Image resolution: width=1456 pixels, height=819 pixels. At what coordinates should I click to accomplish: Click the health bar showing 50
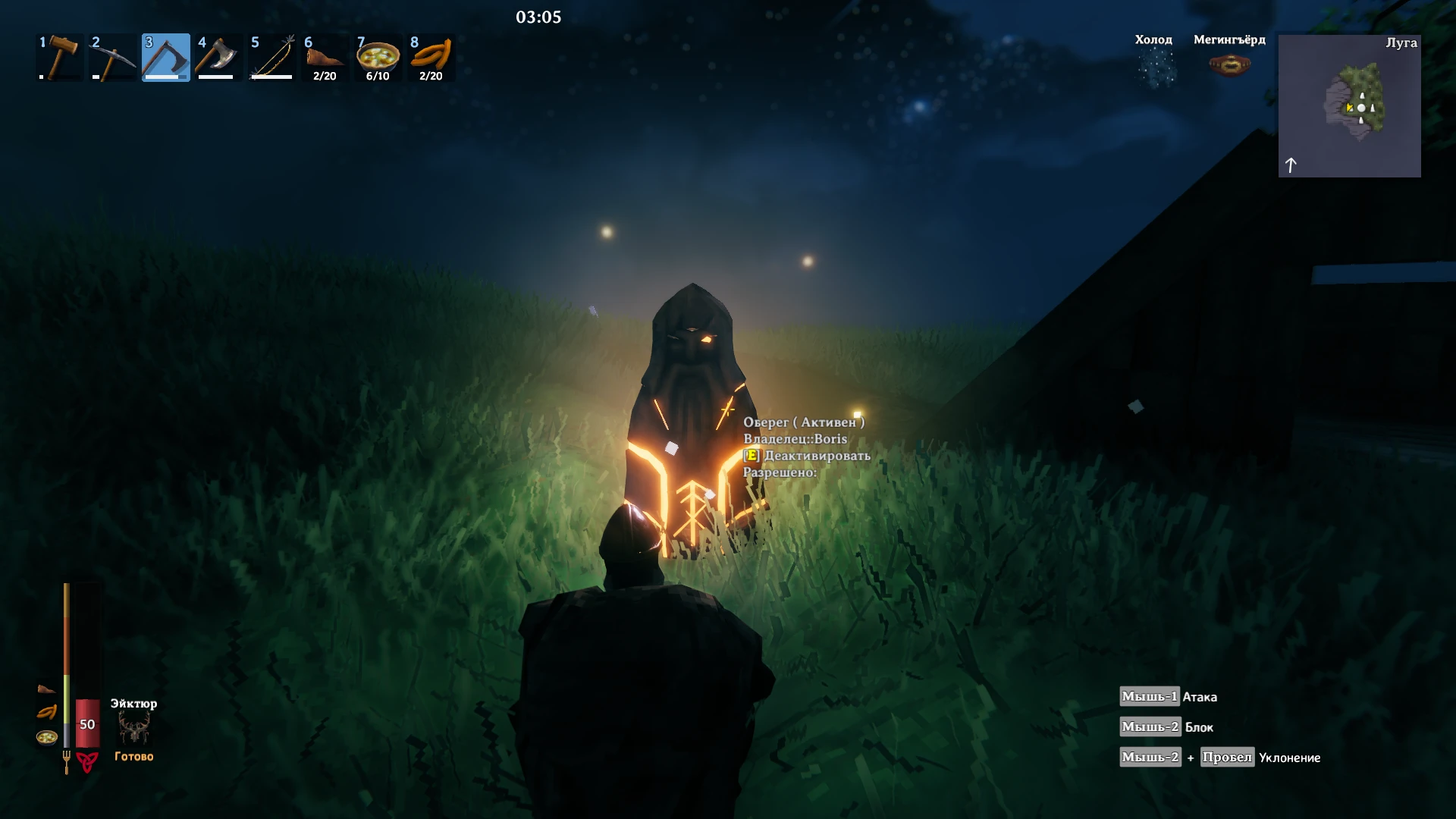(86, 724)
